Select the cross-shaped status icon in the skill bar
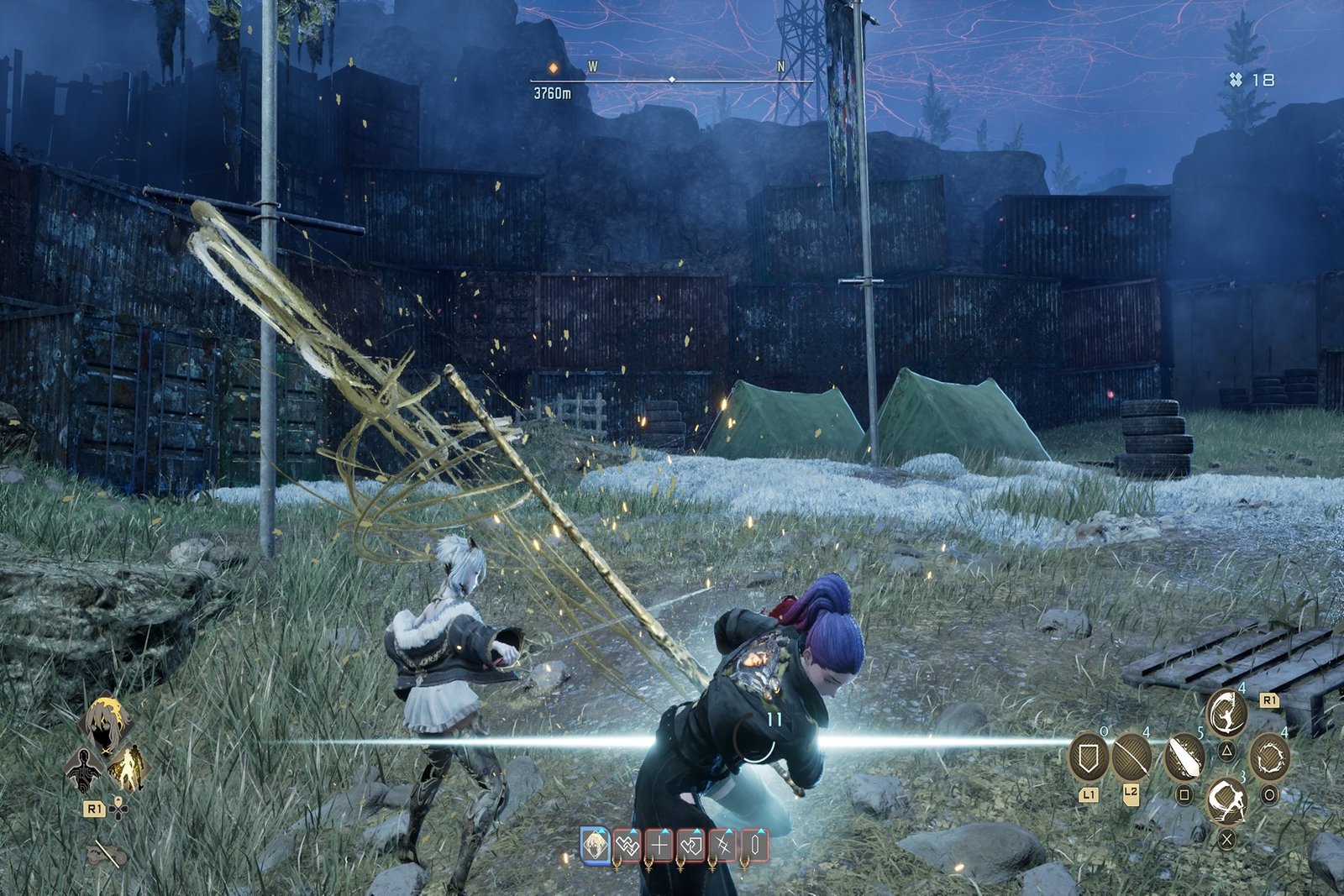1344x896 pixels. coord(659,846)
